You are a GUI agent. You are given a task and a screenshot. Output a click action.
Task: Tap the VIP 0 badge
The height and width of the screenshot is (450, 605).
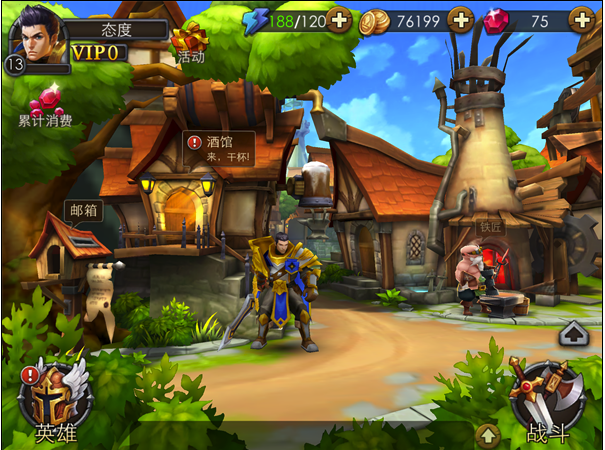pyautogui.click(x=97, y=52)
